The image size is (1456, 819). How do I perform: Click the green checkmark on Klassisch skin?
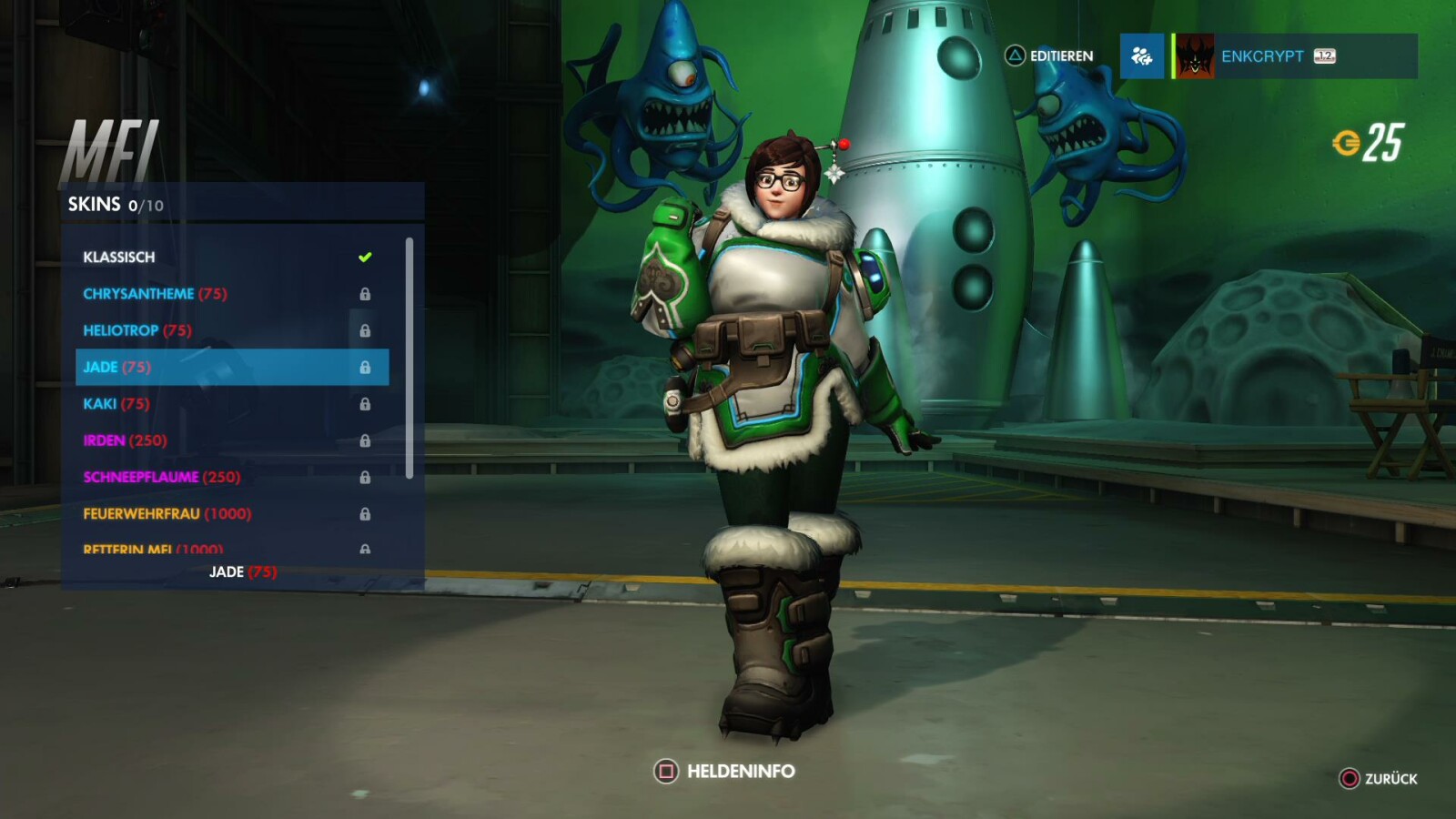click(367, 257)
